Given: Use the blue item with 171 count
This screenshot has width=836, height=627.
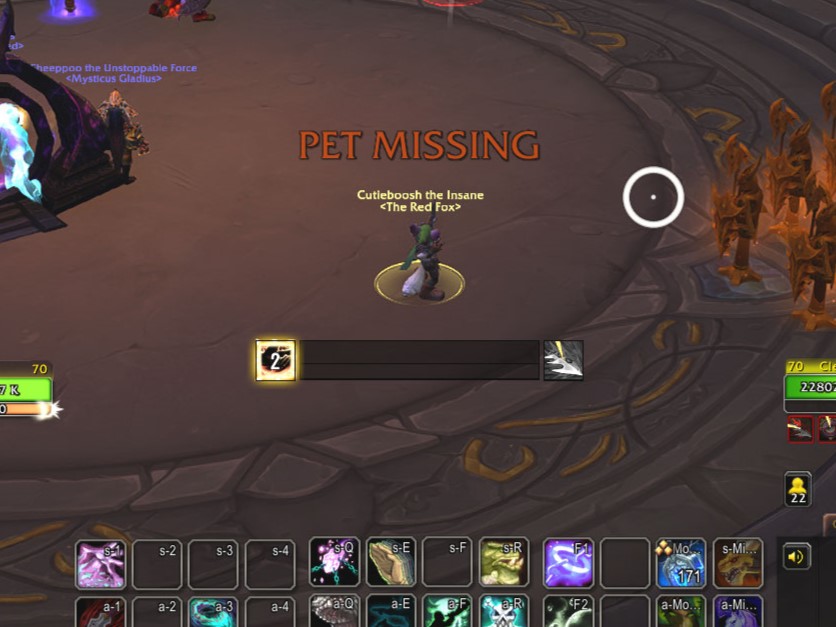Looking at the screenshot, I should 681,563.
